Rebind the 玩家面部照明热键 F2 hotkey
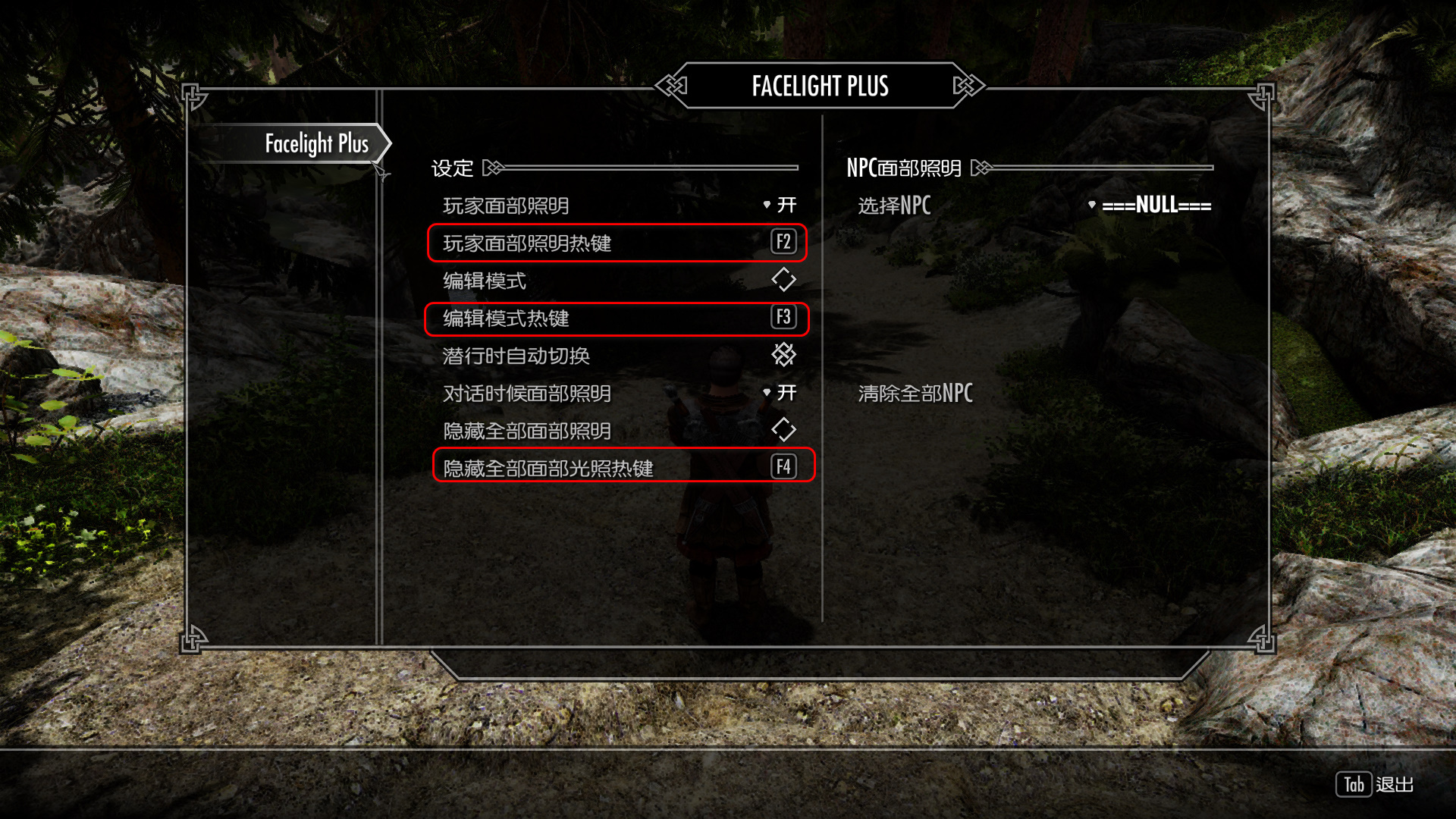This screenshot has width=1456, height=819. 783,243
